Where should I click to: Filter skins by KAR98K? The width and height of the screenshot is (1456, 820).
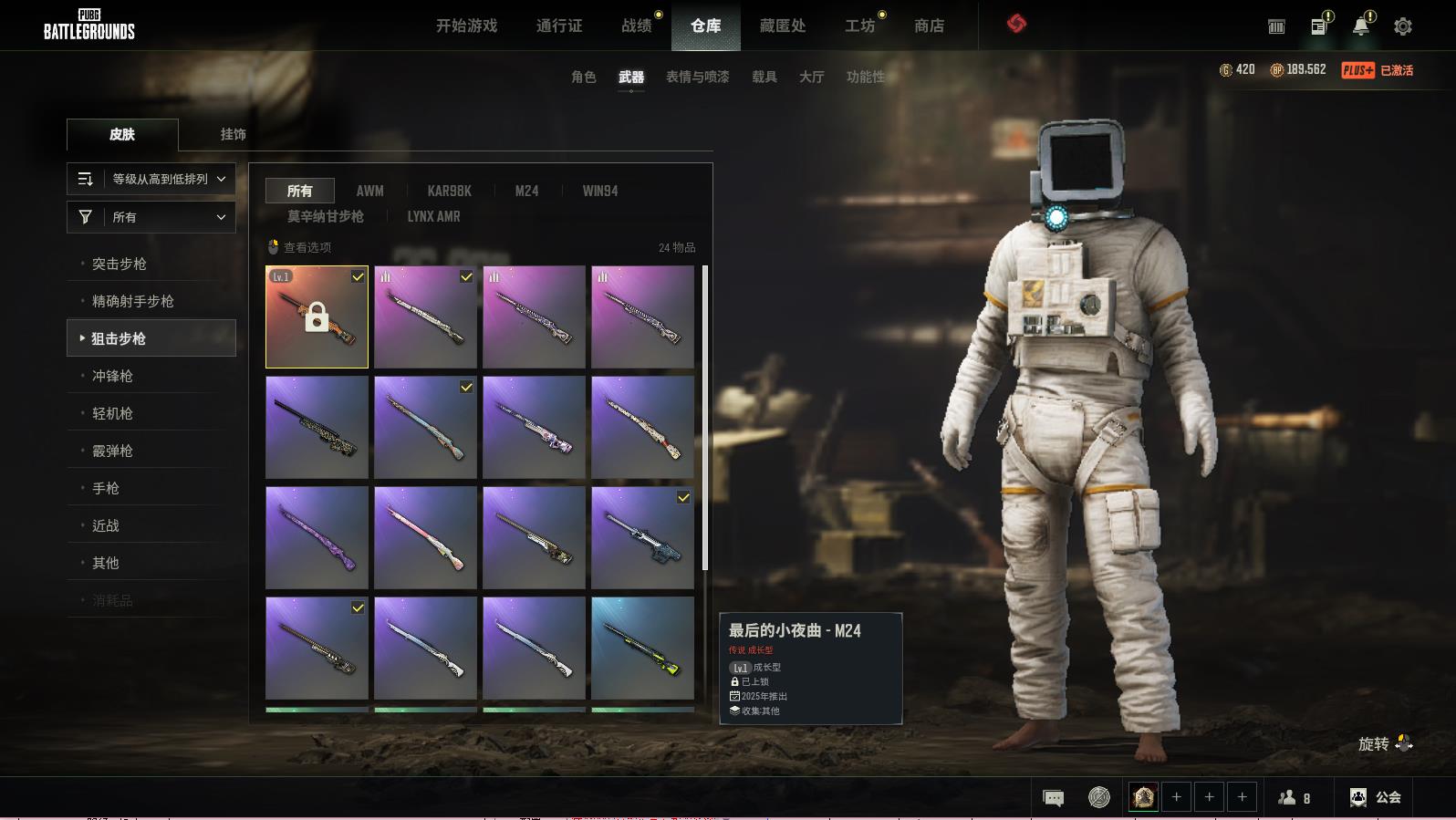449,191
